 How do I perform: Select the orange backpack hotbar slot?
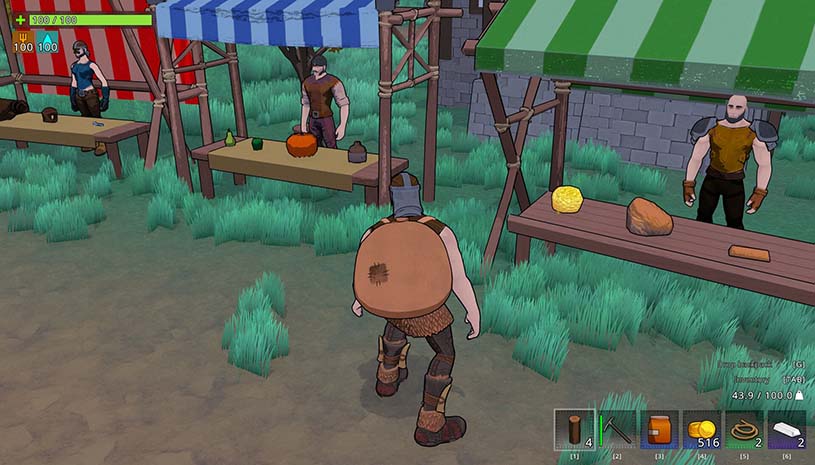(x=659, y=429)
